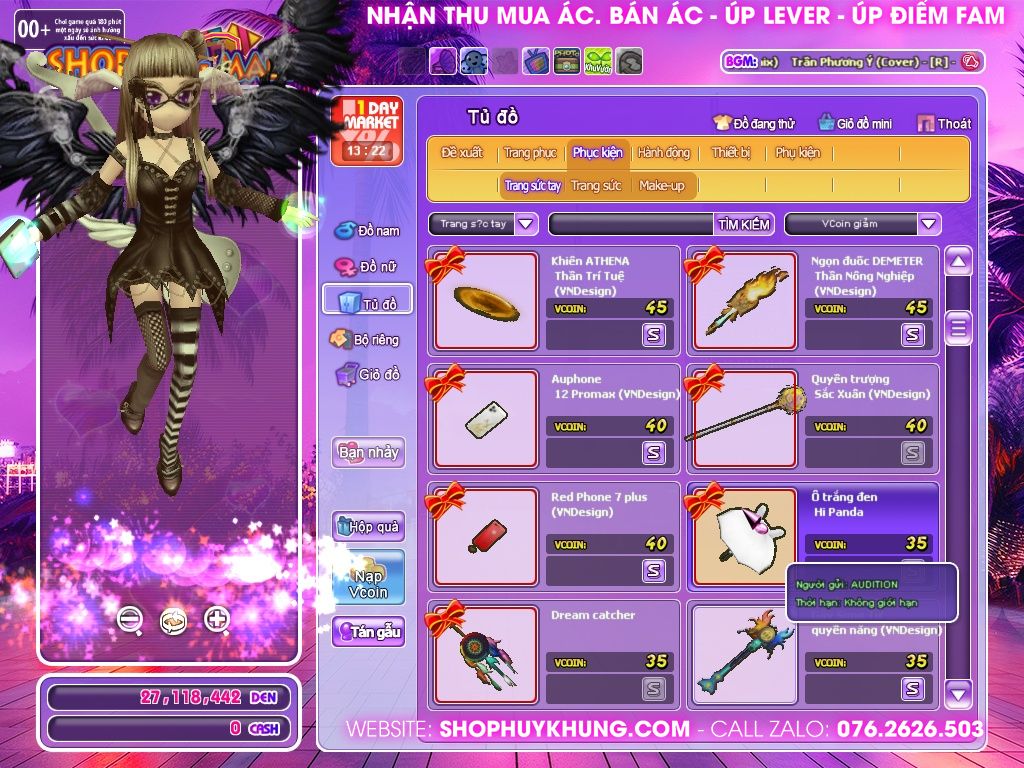Show the Đồ đang thử items
The height and width of the screenshot is (768, 1024).
753,123
